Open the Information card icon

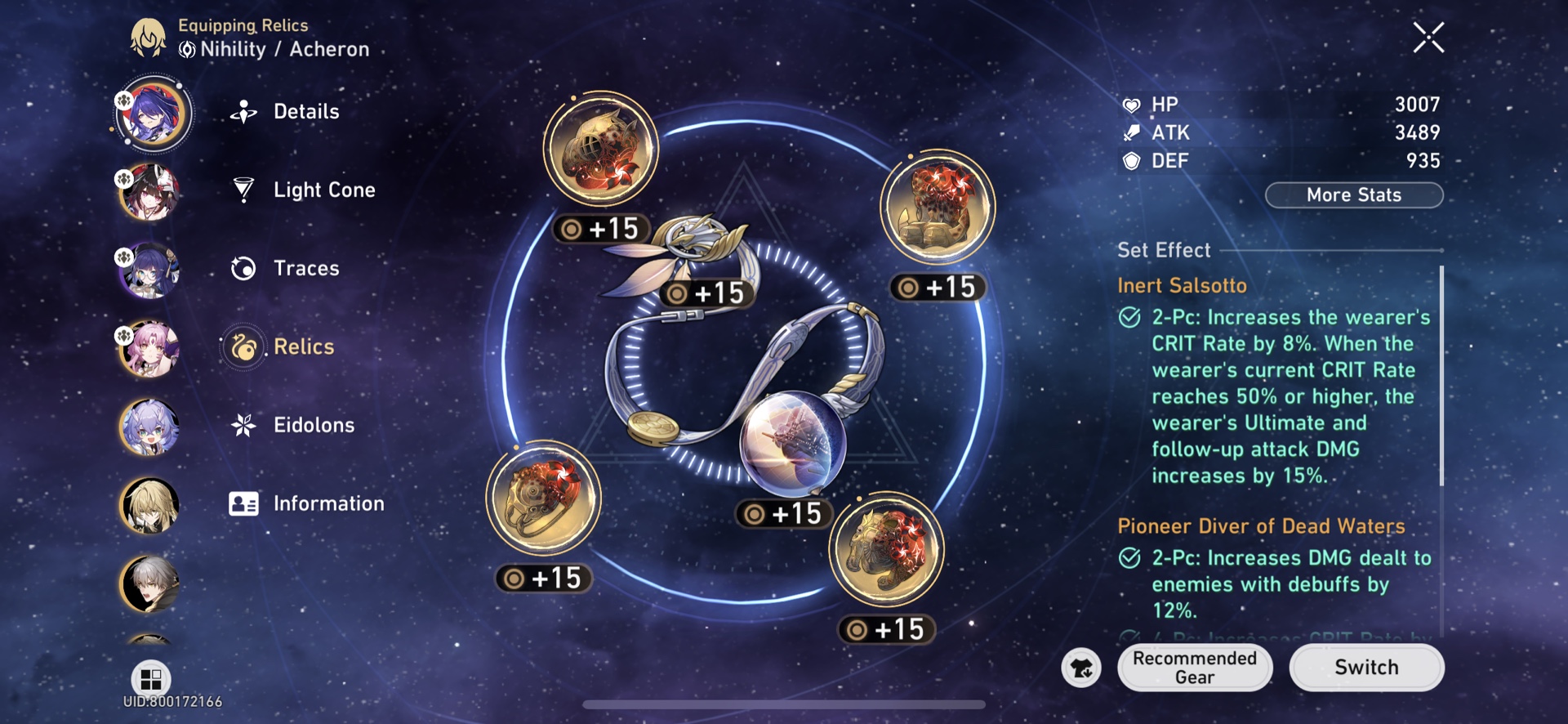tap(243, 503)
